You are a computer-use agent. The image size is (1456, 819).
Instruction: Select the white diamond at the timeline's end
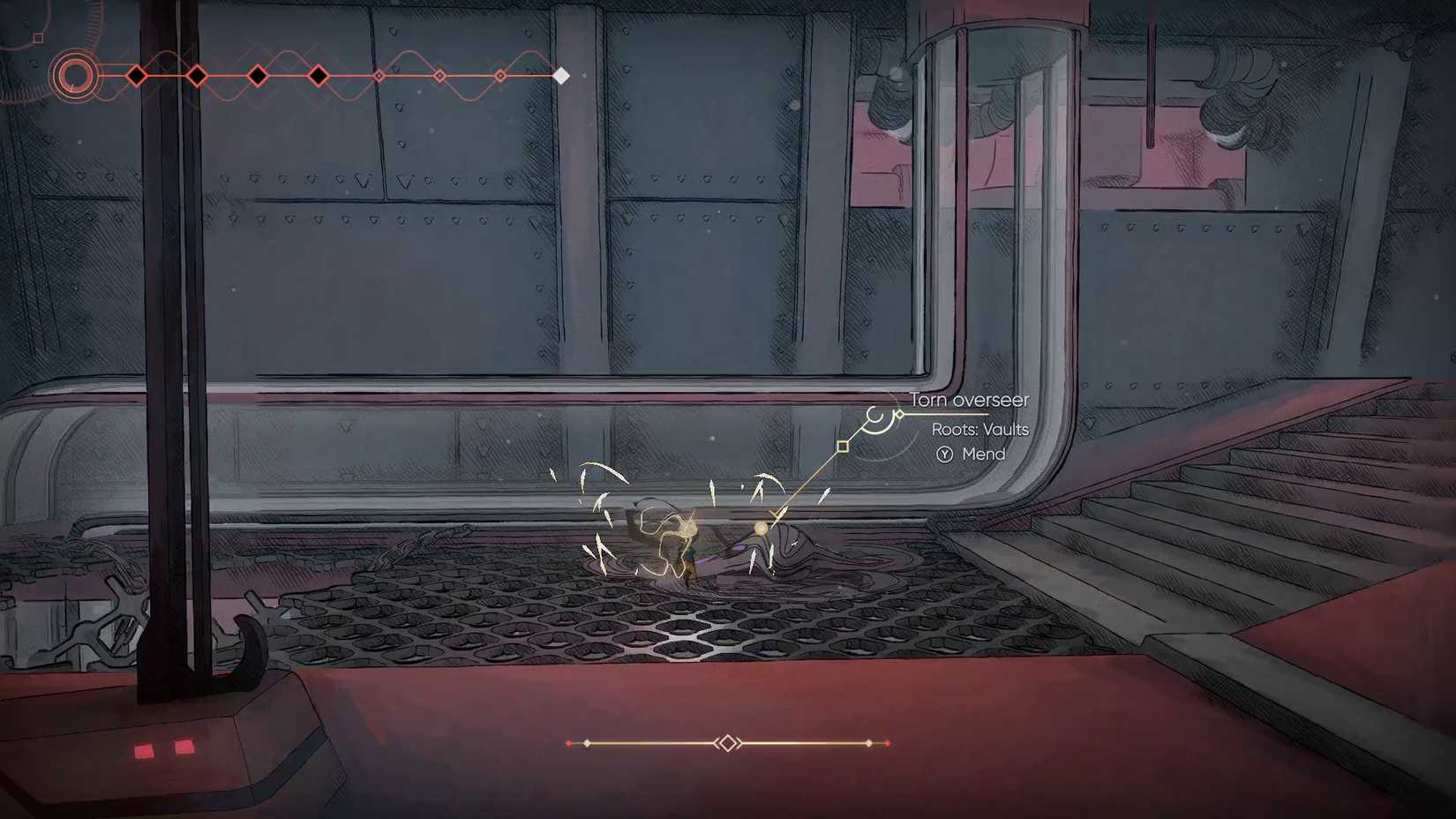point(559,76)
